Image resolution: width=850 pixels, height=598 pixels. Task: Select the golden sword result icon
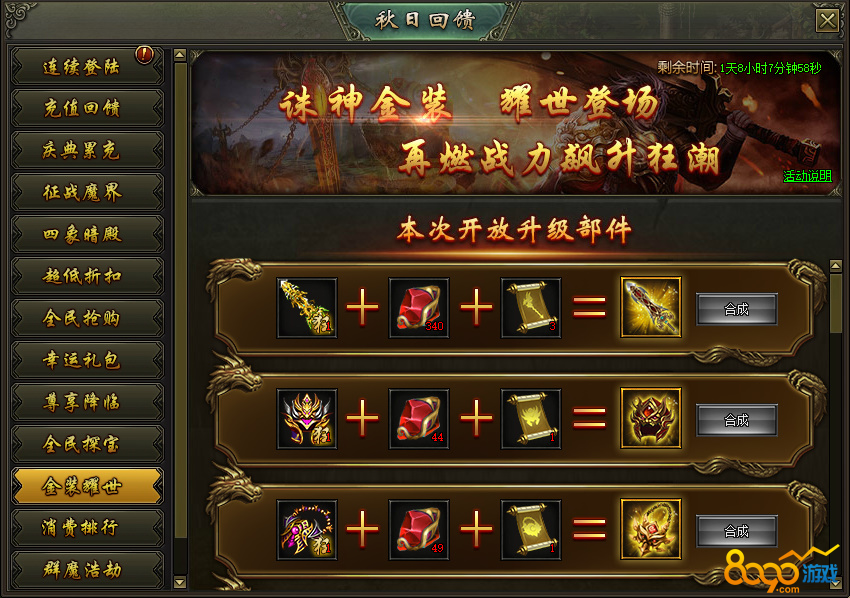650,308
